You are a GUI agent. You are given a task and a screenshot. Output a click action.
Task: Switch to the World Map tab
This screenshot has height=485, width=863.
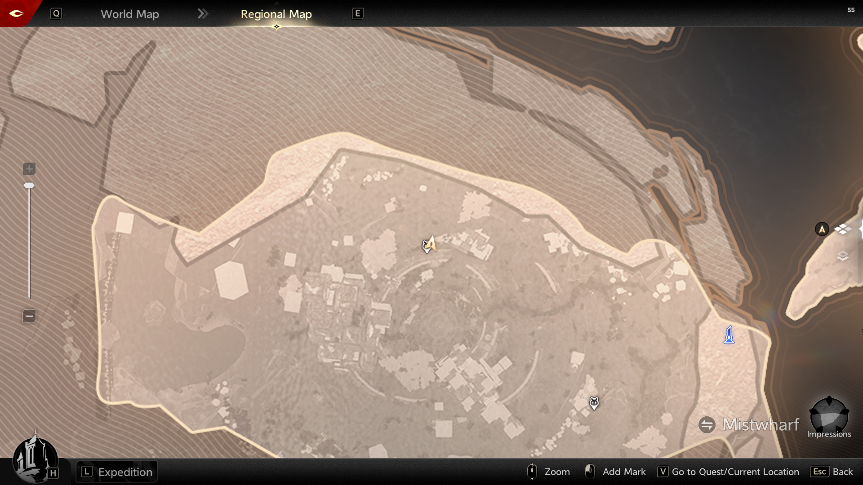pos(129,14)
